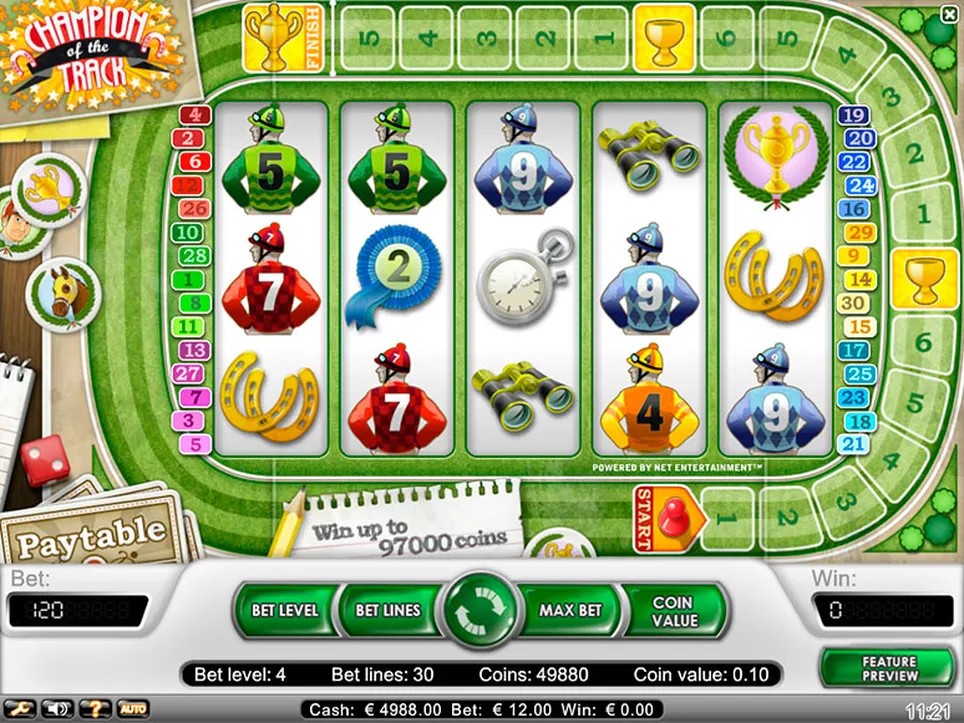This screenshot has height=723, width=964.
Task: Open the Feature Preview
Action: (x=888, y=669)
